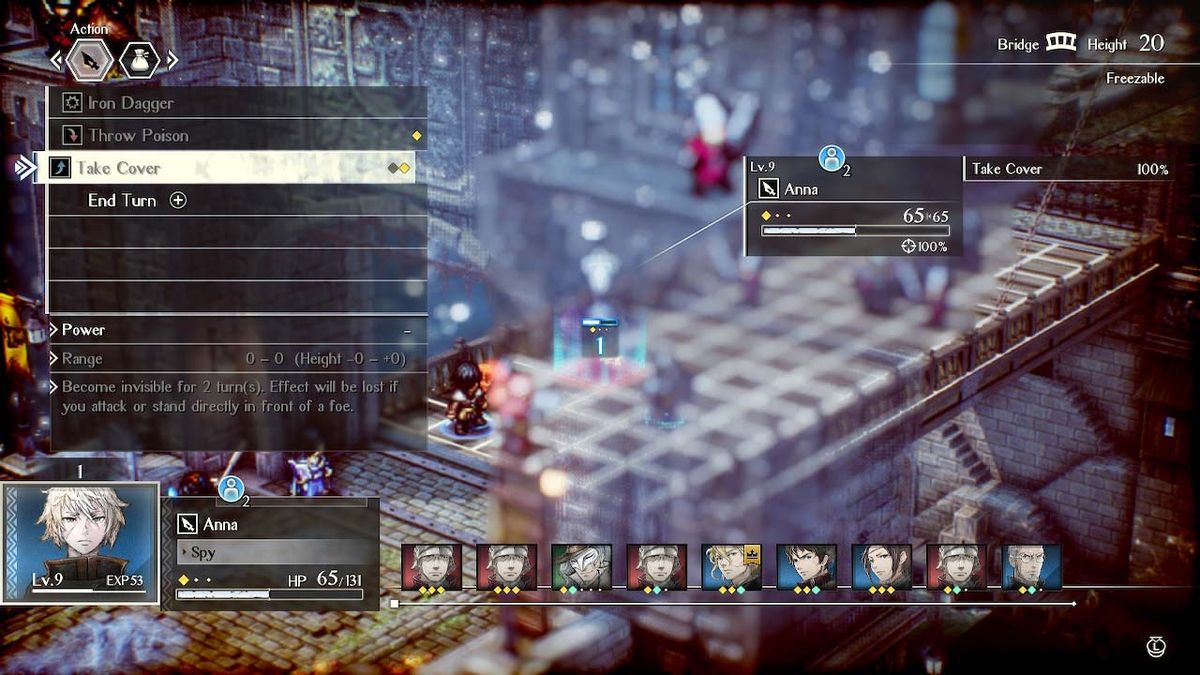Switch to the dagger abilities action tab

coord(90,61)
